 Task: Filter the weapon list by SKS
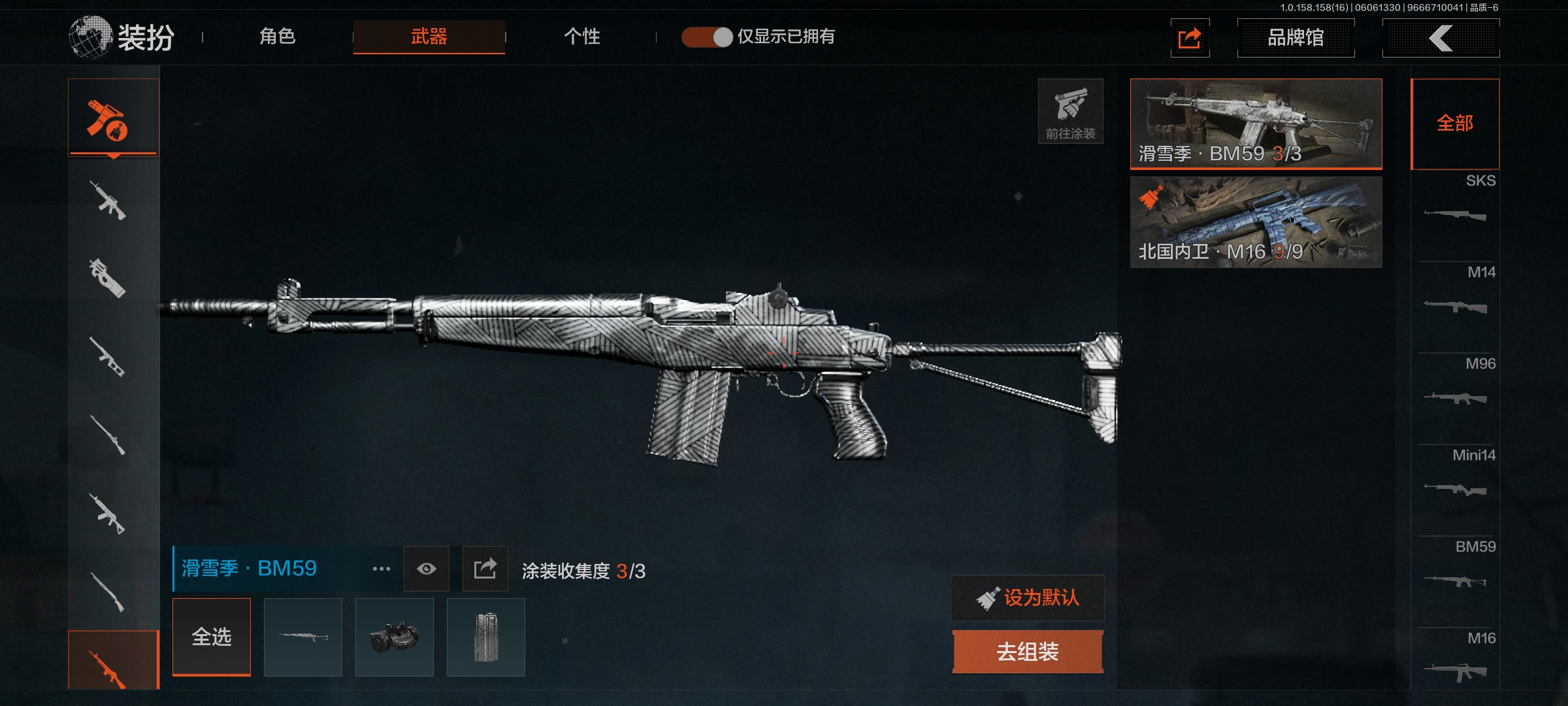(1456, 203)
